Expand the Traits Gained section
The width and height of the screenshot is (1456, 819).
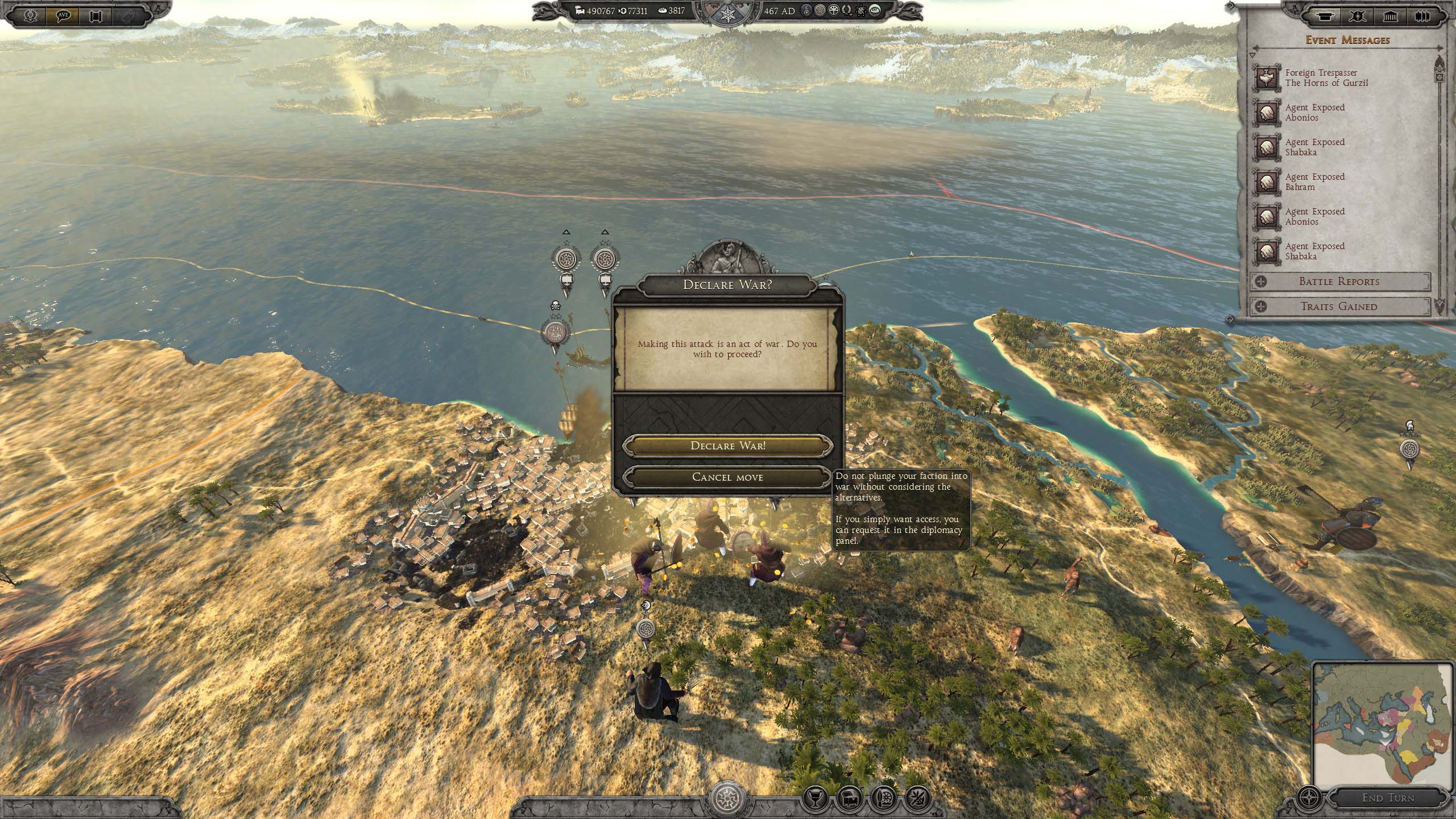tap(1339, 307)
